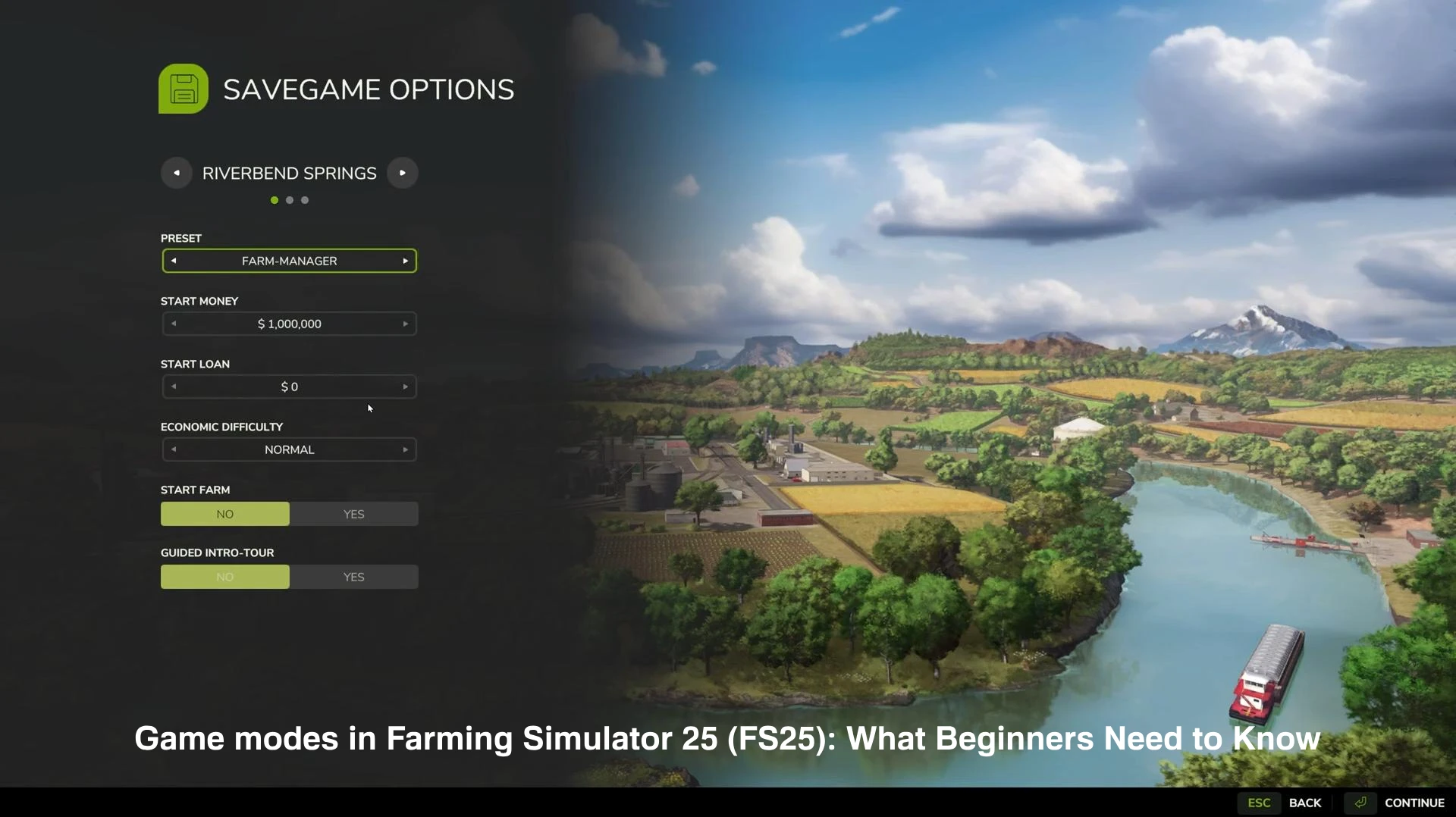Enable the Guided Intro-Tour
This screenshot has width=1456, height=817.
(x=353, y=577)
